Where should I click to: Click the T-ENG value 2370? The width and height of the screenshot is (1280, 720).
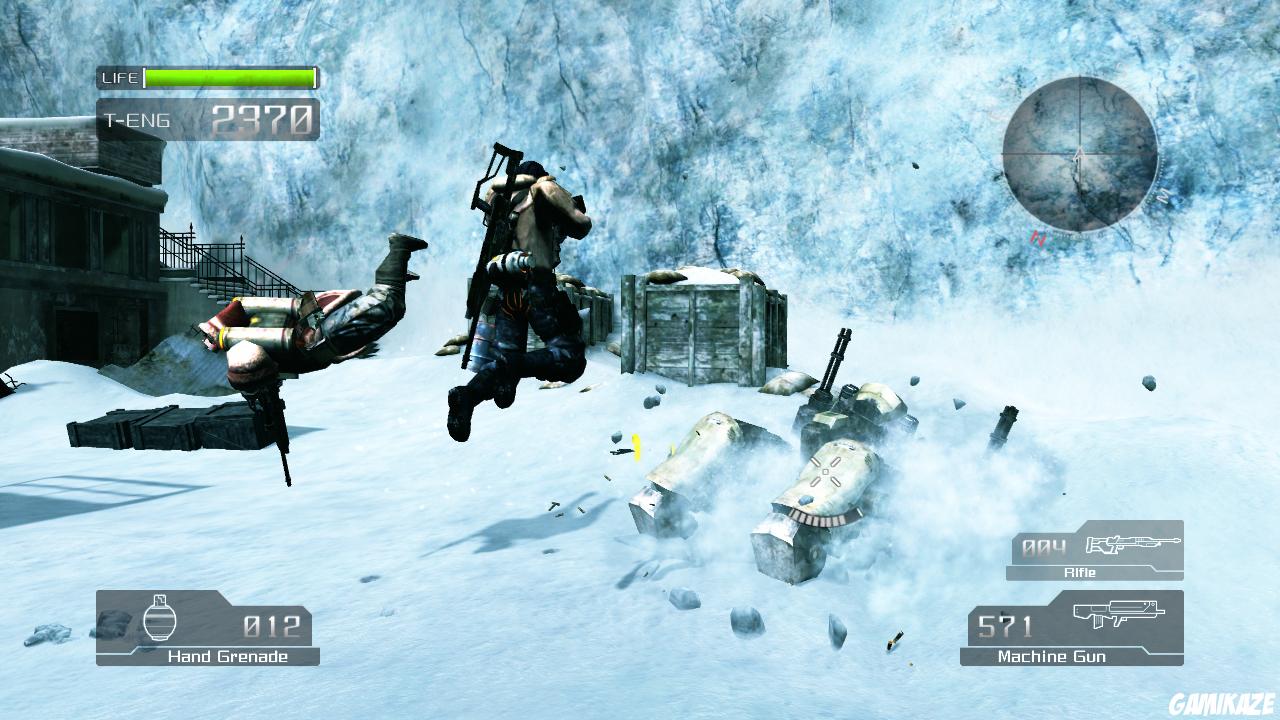pos(262,118)
